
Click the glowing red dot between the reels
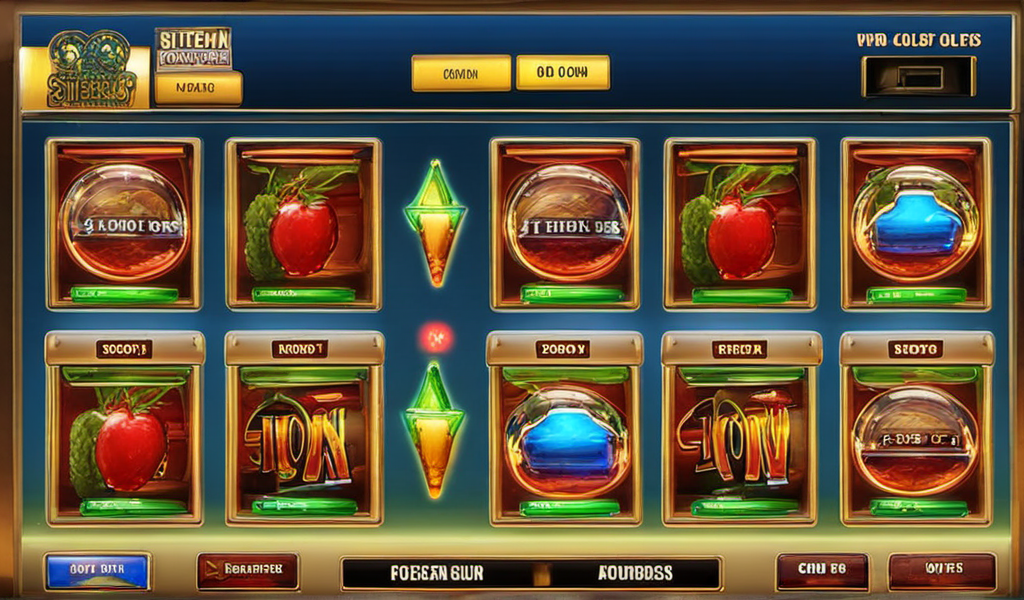[435, 338]
